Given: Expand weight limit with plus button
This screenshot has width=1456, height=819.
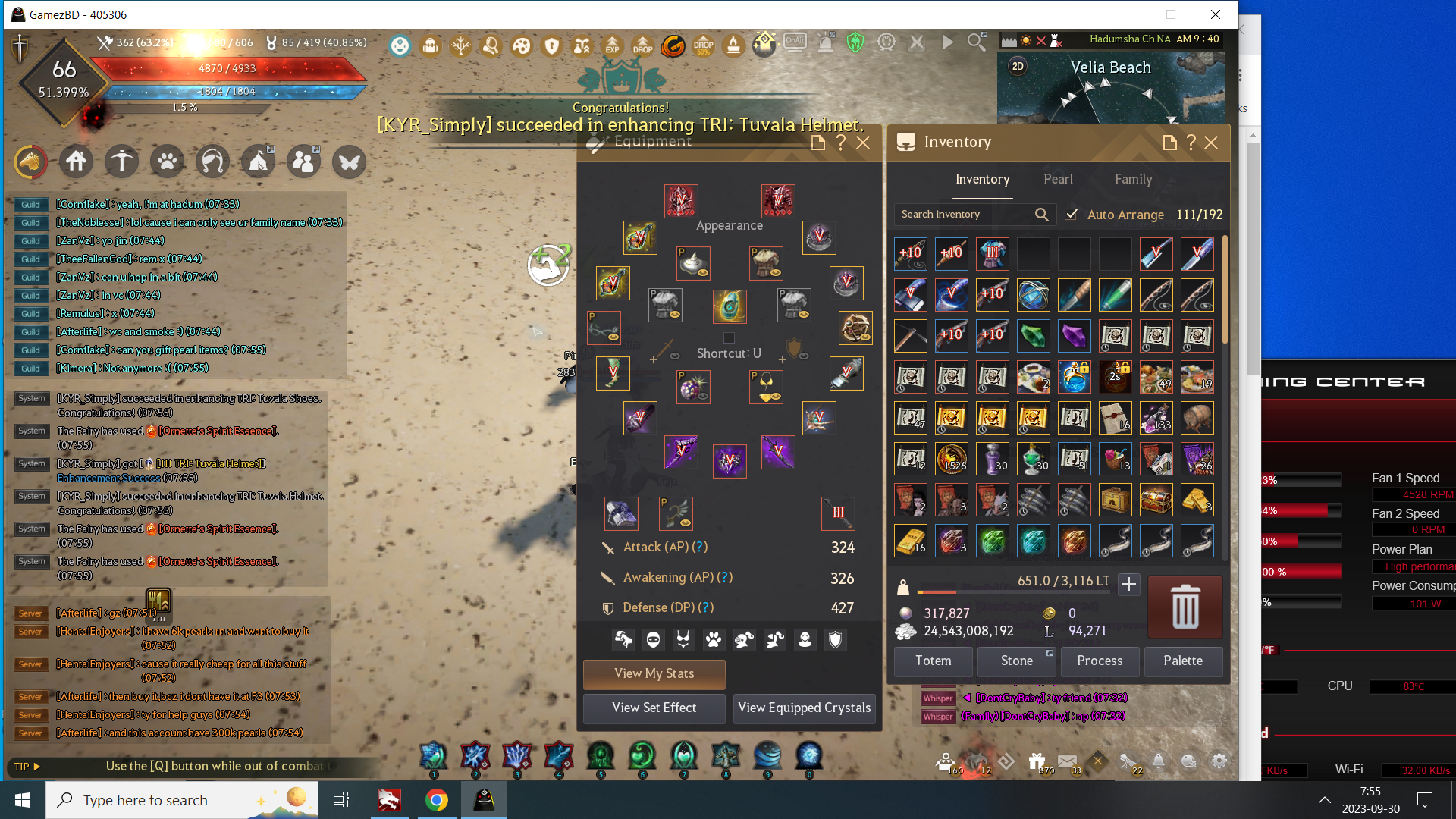Looking at the screenshot, I should point(1128,584).
